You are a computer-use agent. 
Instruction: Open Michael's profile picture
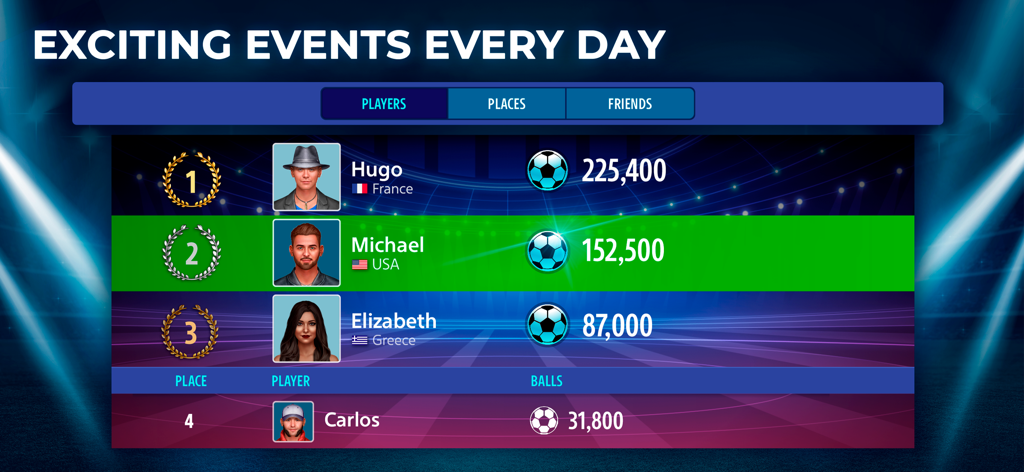307,253
